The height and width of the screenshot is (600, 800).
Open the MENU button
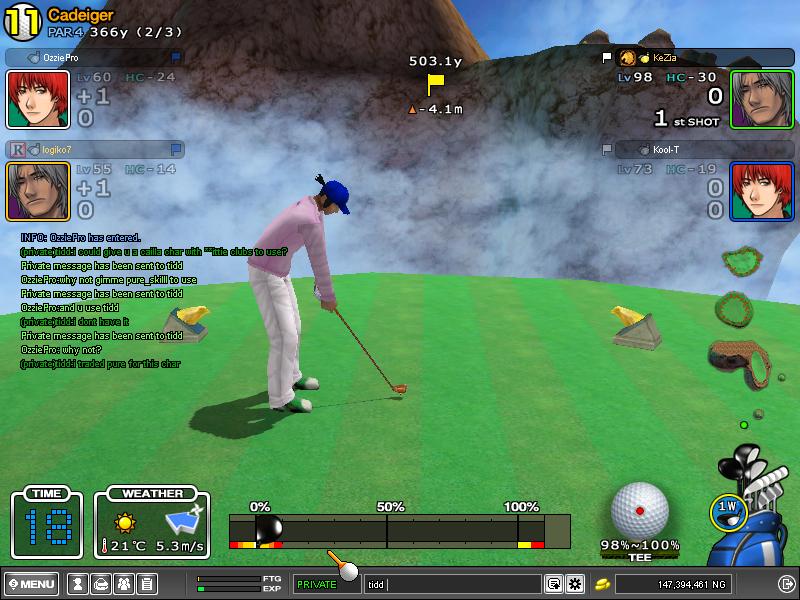click(x=32, y=584)
